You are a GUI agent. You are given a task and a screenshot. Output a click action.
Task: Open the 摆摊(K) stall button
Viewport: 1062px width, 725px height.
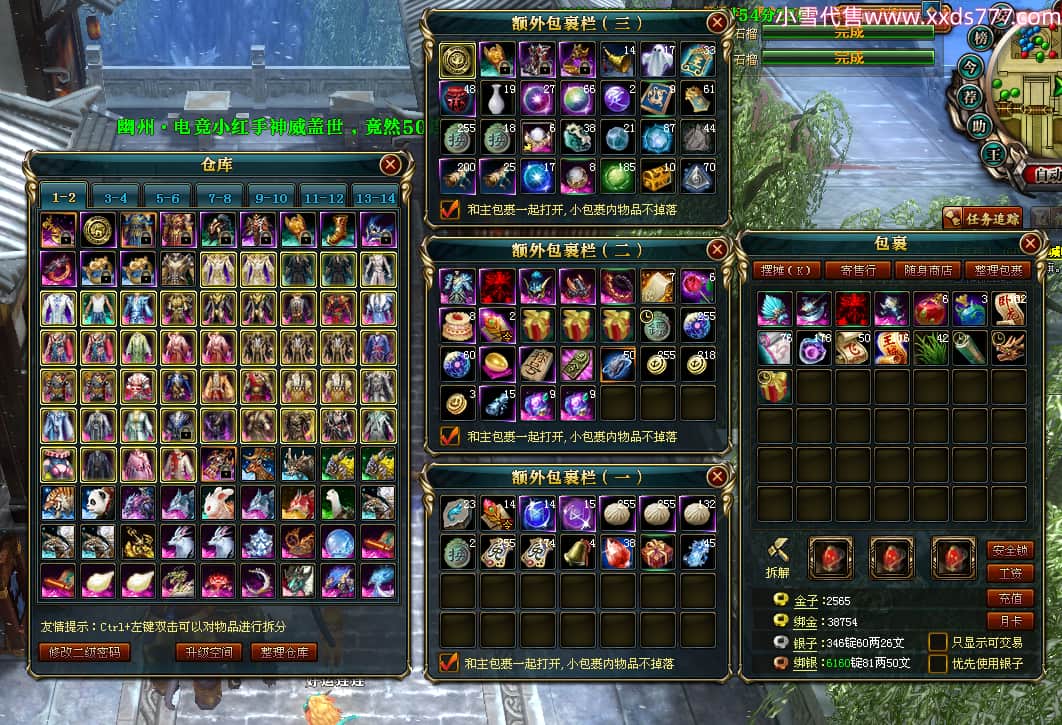[x=789, y=270]
